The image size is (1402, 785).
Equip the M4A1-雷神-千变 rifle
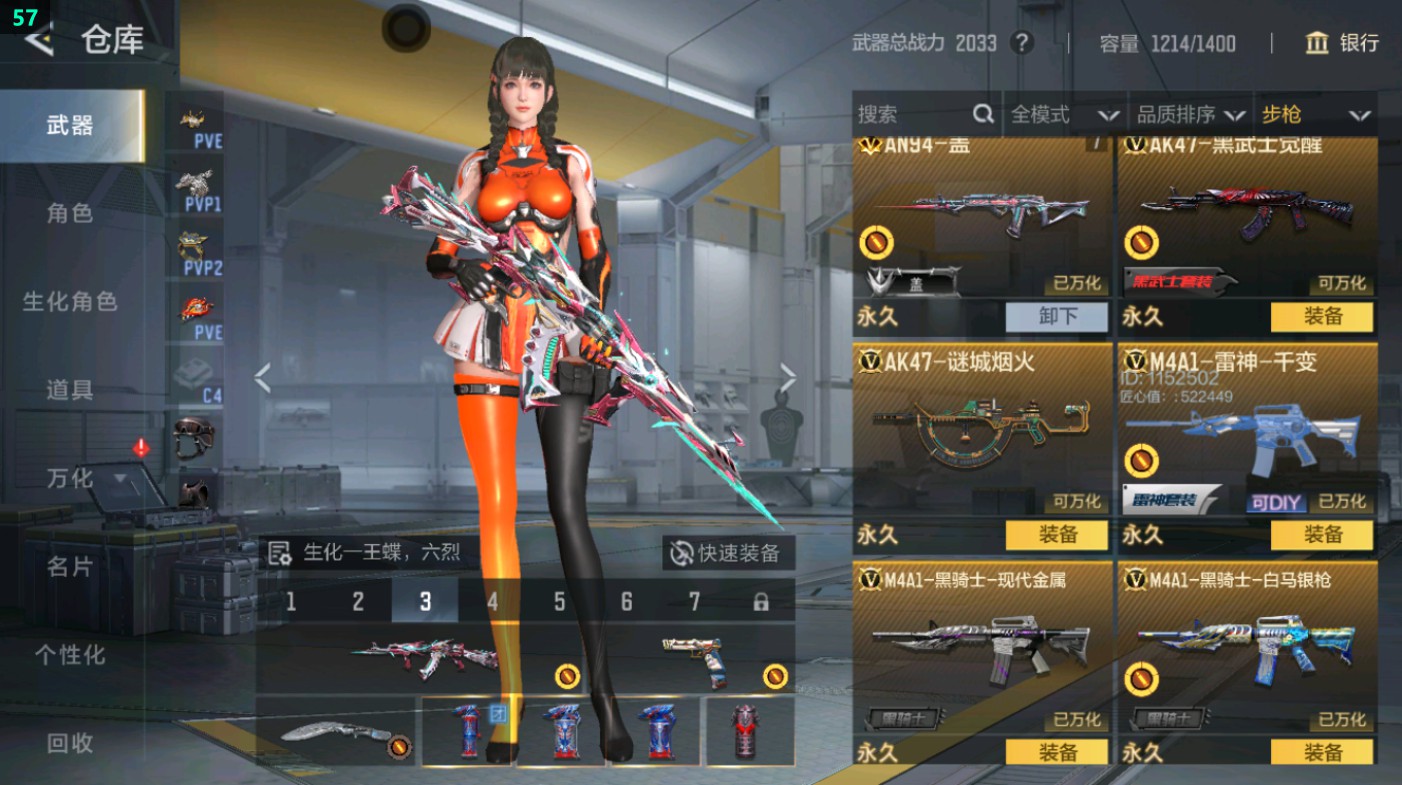(x=1321, y=535)
